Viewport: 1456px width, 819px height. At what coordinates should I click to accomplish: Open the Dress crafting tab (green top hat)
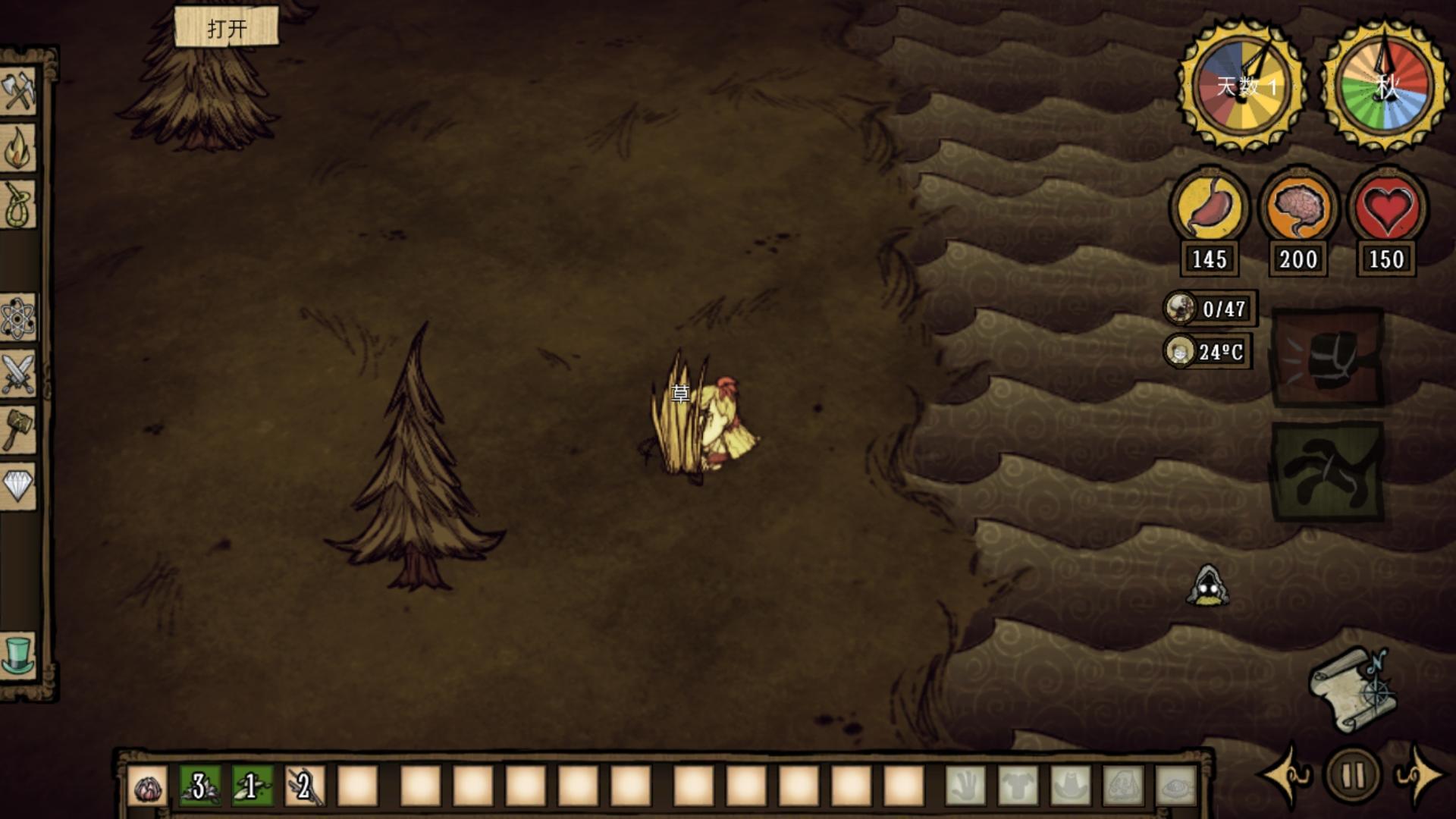pyautogui.click(x=18, y=654)
